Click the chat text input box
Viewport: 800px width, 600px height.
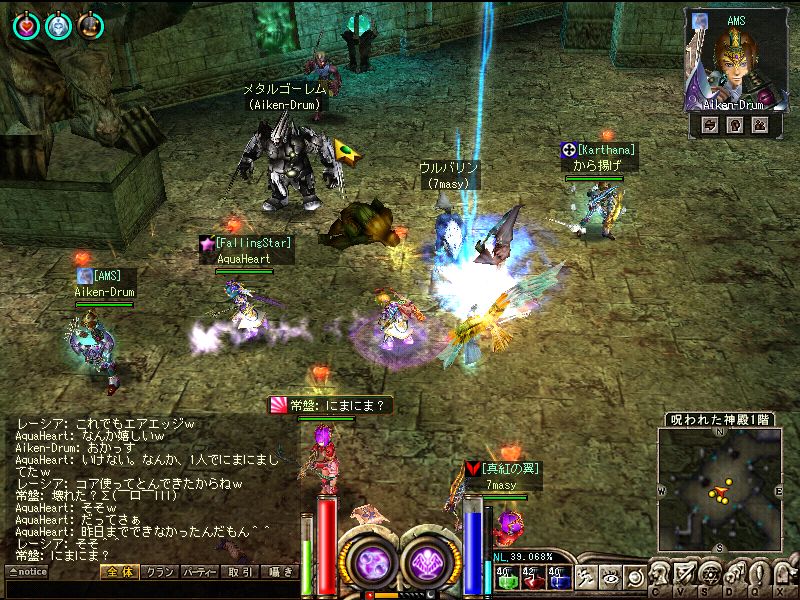[x=150, y=588]
